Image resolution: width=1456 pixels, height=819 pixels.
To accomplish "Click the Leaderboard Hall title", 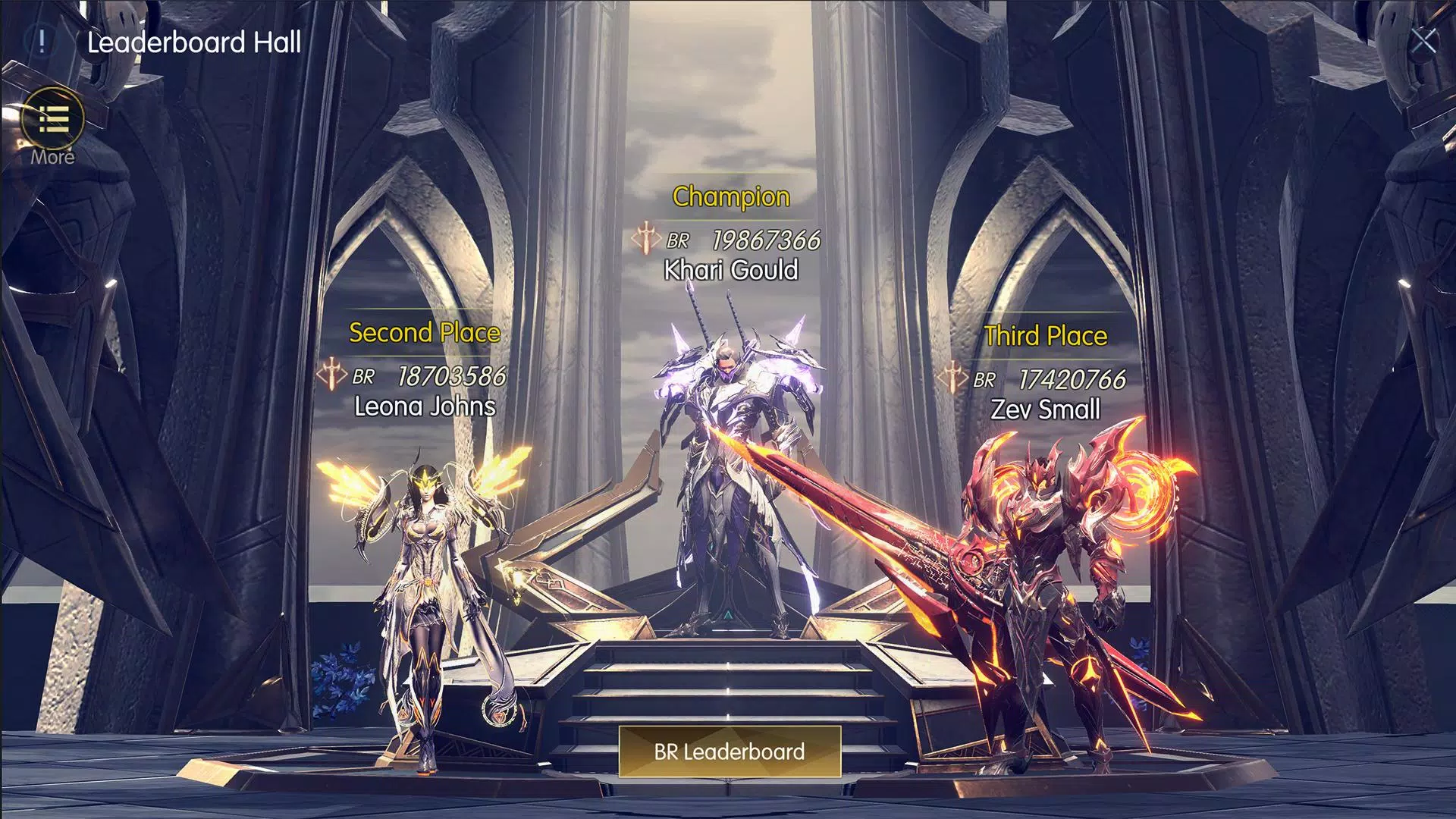I will click(x=195, y=42).
